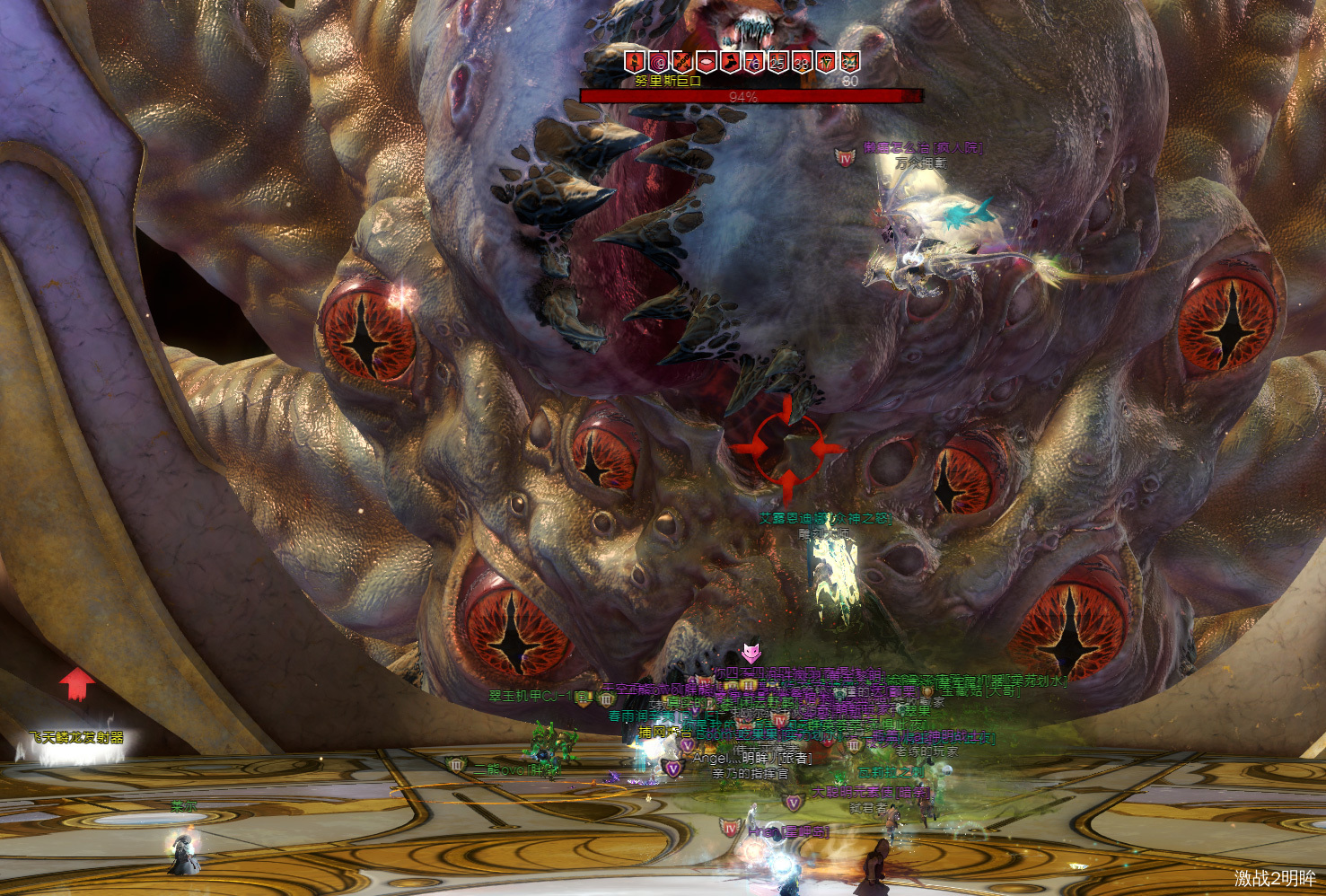Check the lips-shaped status effect icon
The image size is (1326, 896).
pos(707,61)
